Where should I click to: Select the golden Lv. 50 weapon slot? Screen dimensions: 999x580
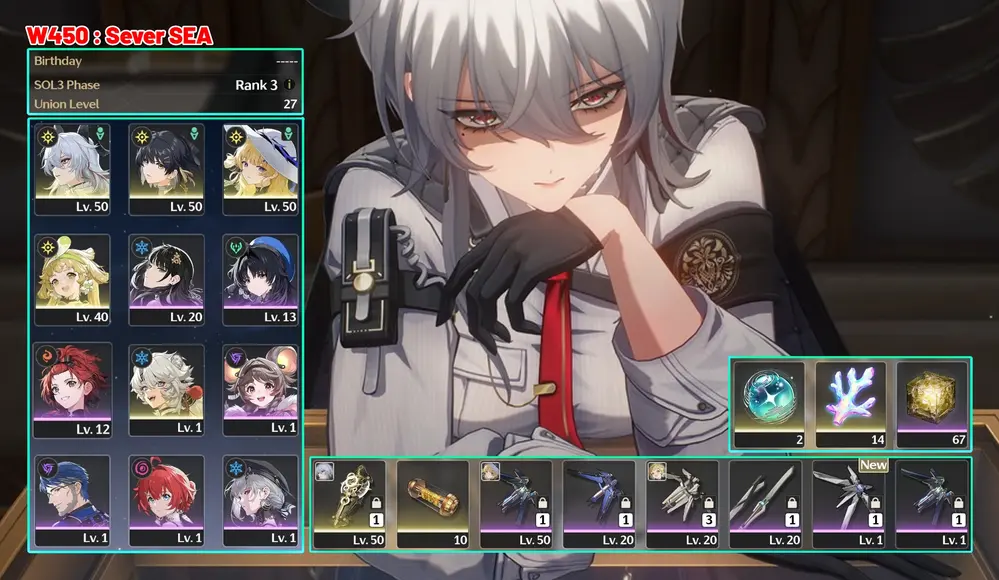coord(349,503)
